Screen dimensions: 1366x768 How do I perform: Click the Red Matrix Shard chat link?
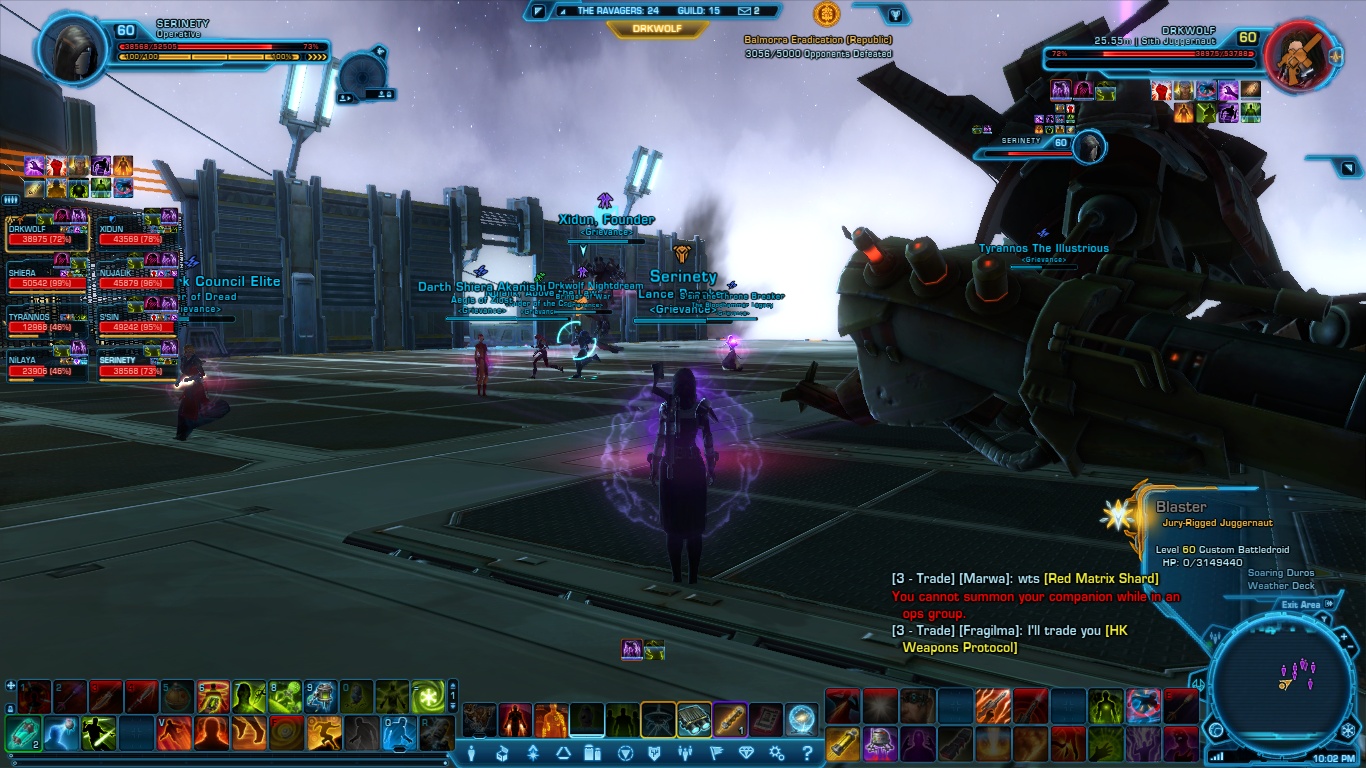click(1101, 578)
